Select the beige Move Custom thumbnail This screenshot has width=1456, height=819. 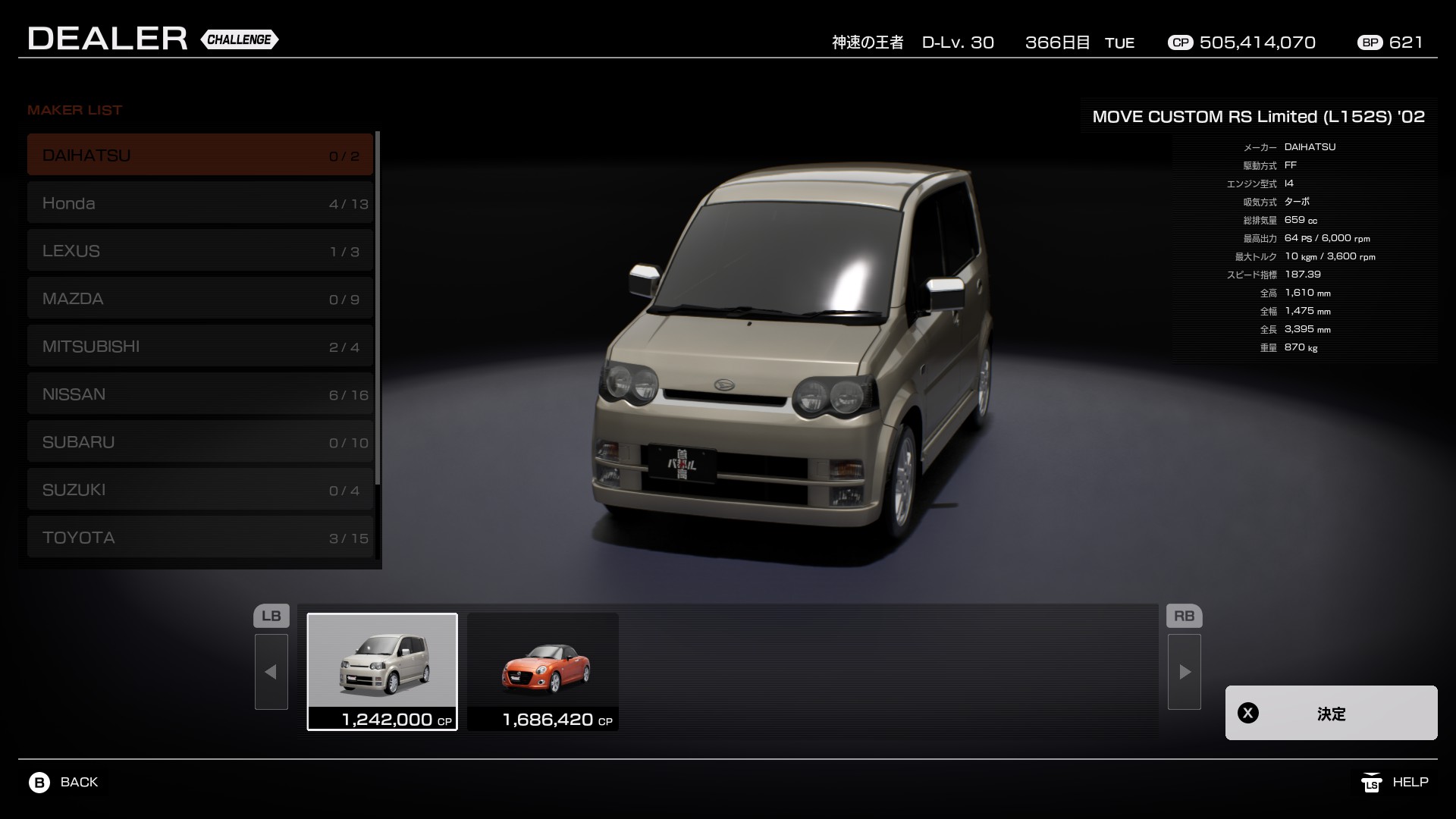pos(382,671)
